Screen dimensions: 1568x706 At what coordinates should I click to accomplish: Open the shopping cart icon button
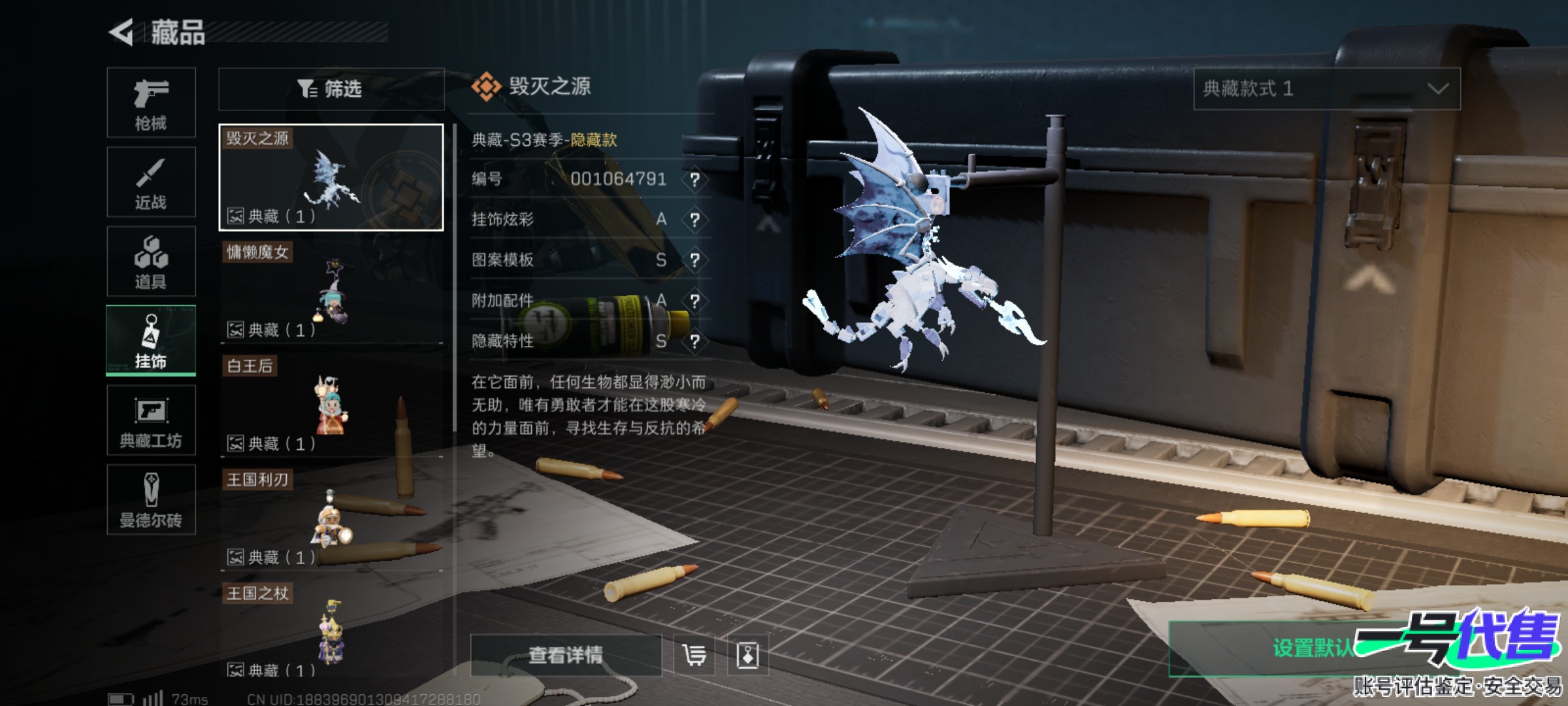(694, 655)
